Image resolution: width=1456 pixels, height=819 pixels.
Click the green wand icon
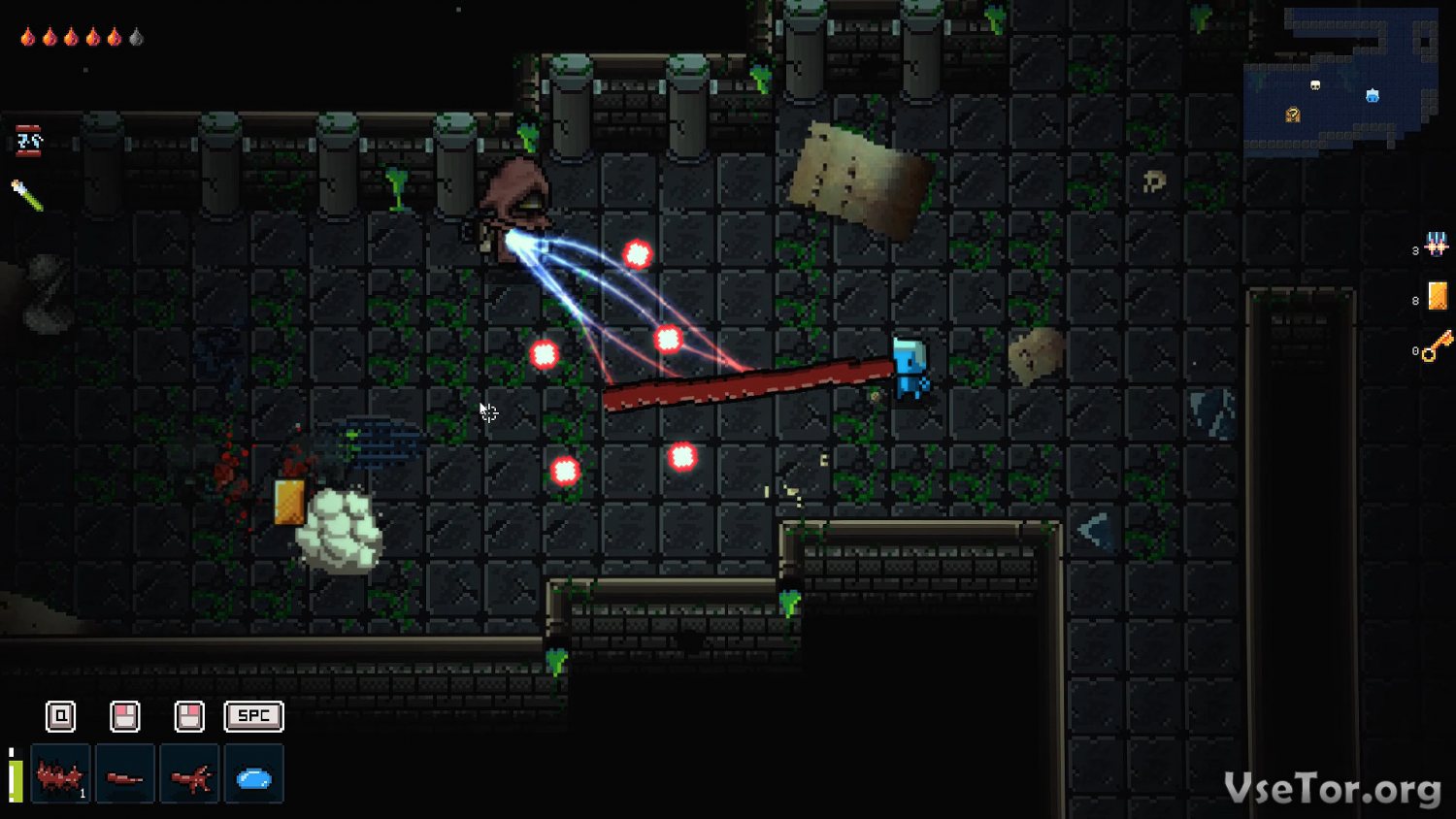click(x=27, y=195)
